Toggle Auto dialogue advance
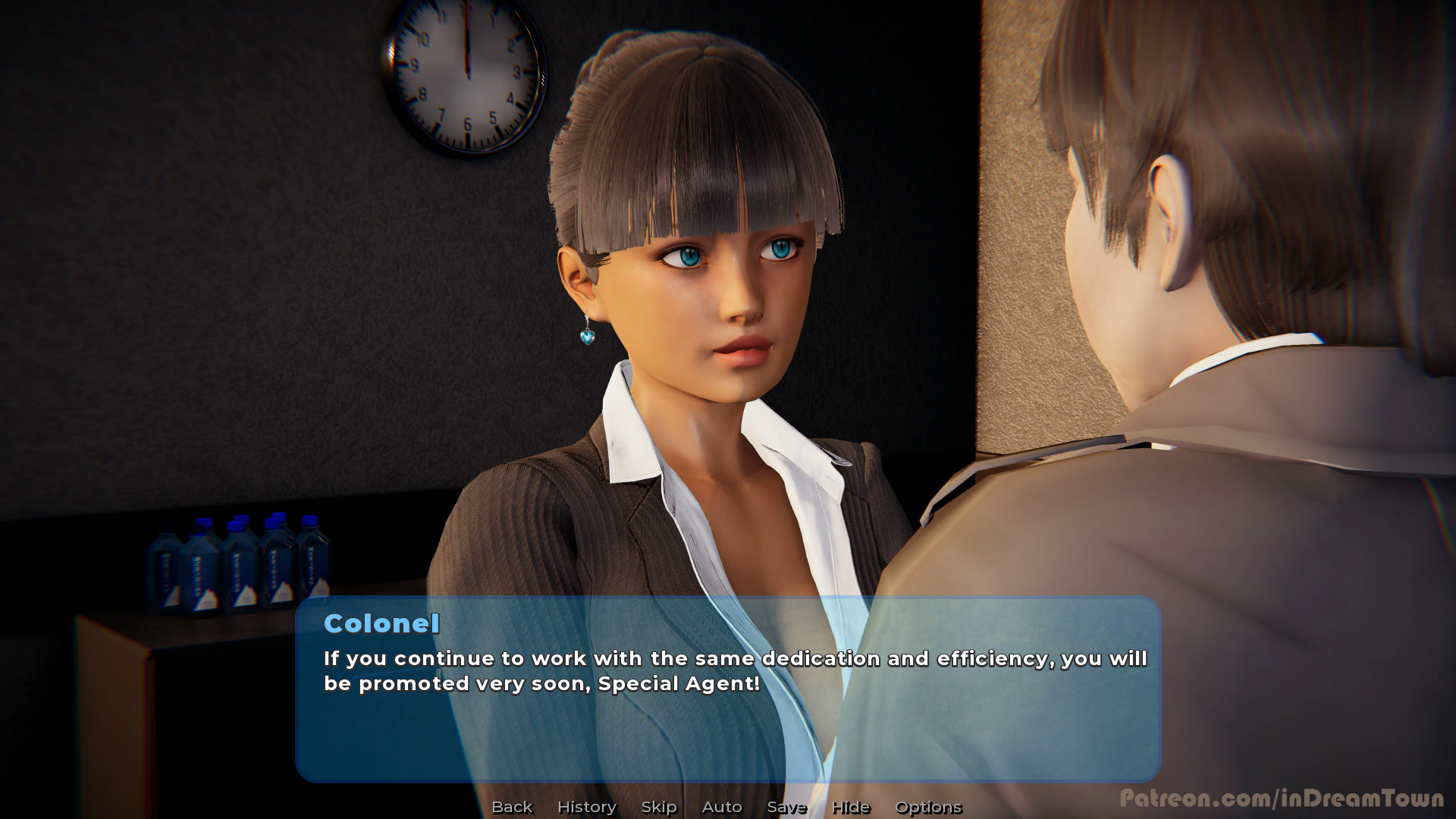The width and height of the screenshot is (1456, 819). coord(722,808)
